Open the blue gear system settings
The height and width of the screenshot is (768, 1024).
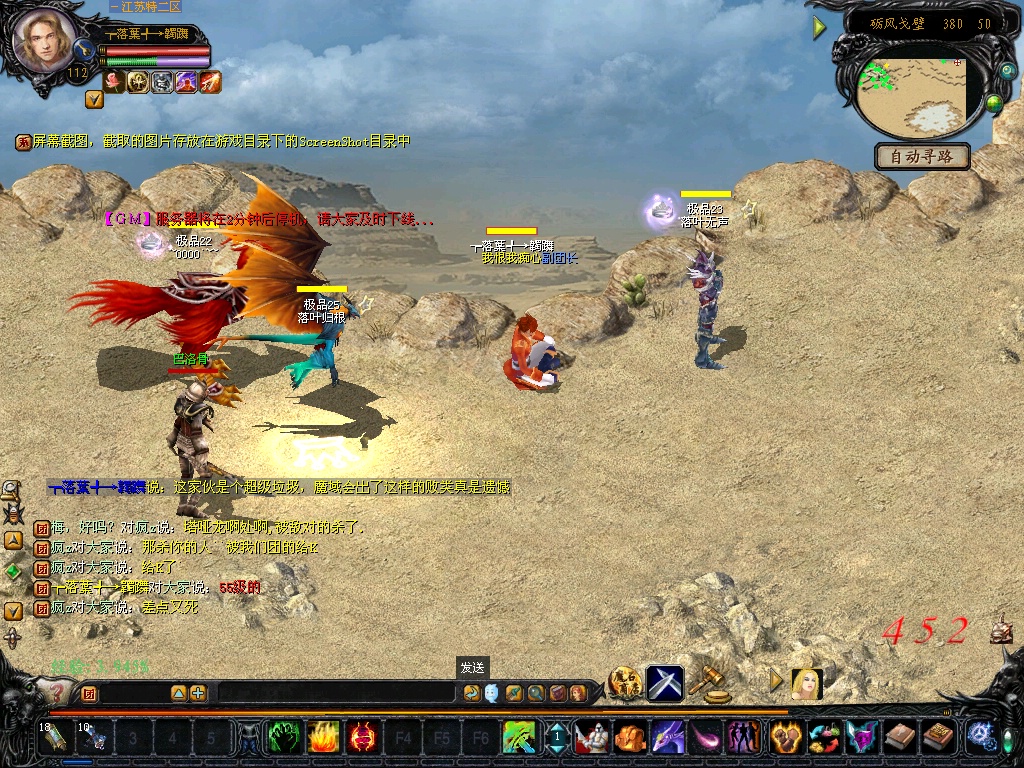pos(982,738)
